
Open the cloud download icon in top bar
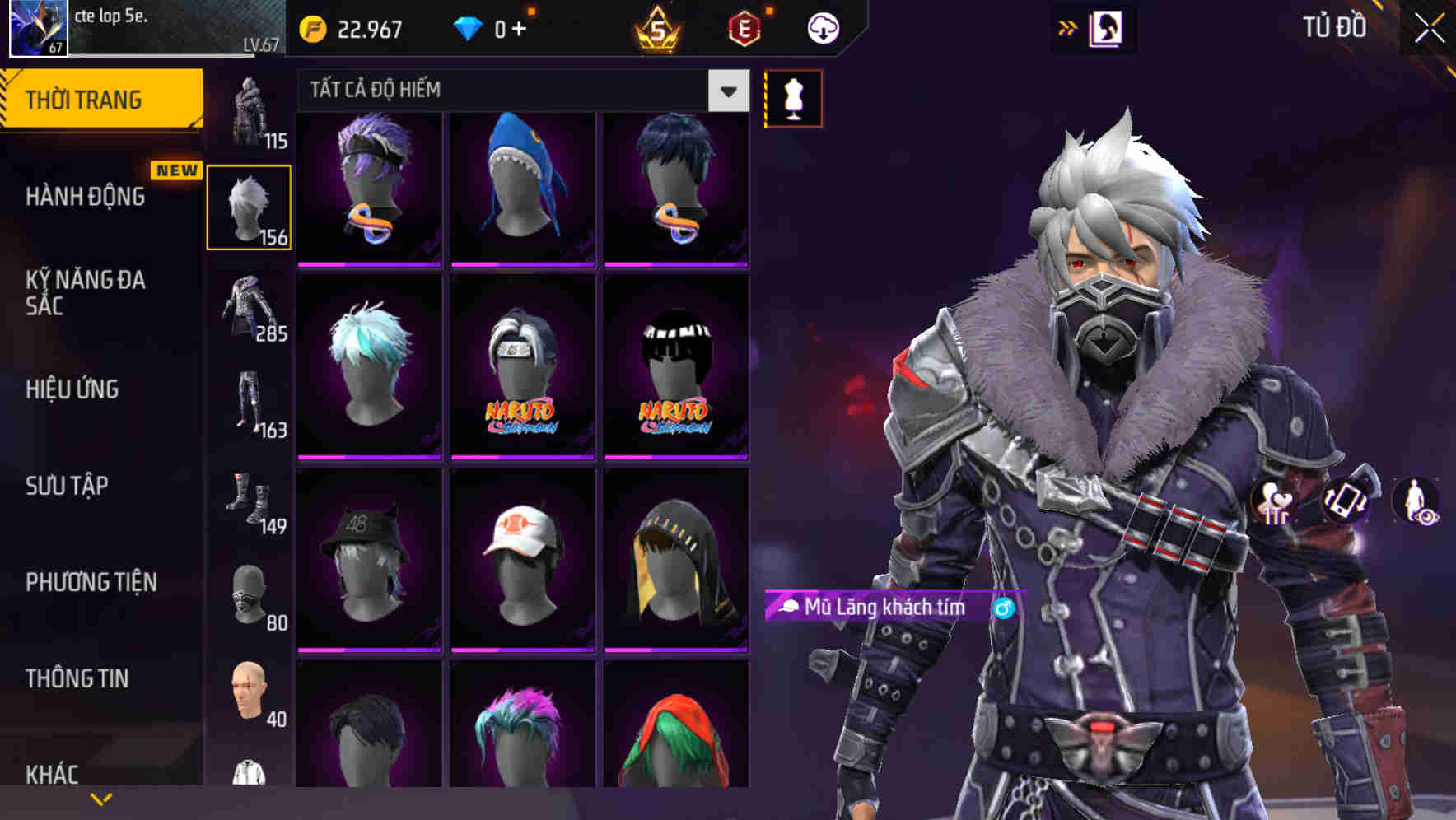point(823,26)
